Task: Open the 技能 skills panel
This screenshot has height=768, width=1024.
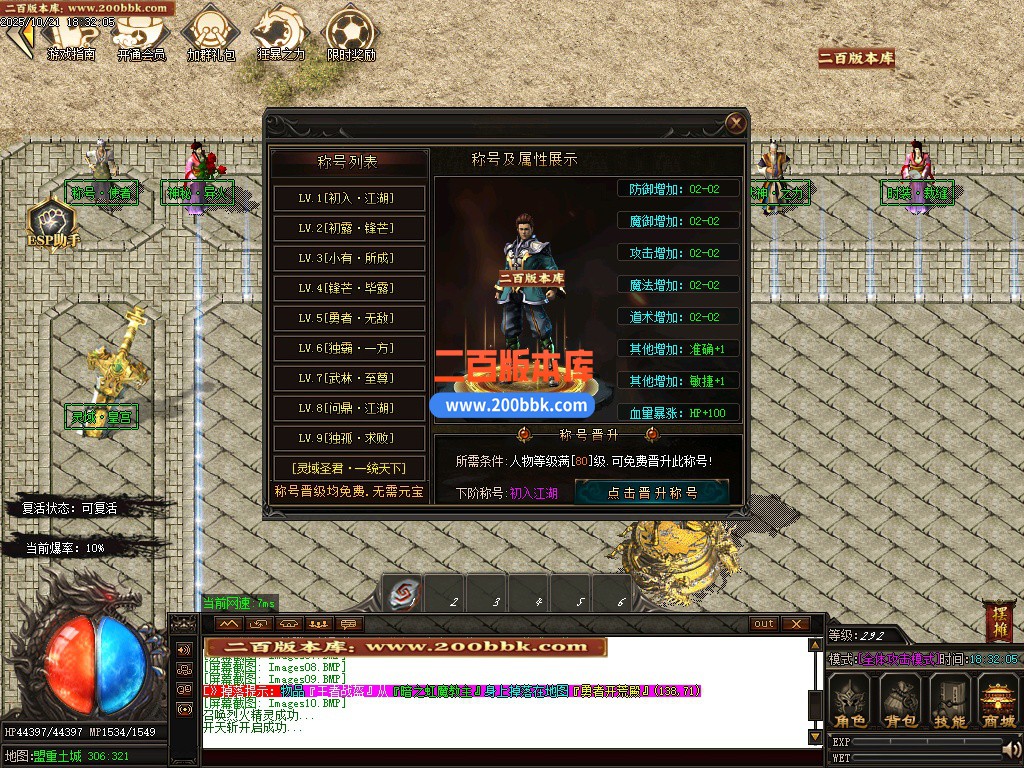Action: pyautogui.click(x=949, y=700)
